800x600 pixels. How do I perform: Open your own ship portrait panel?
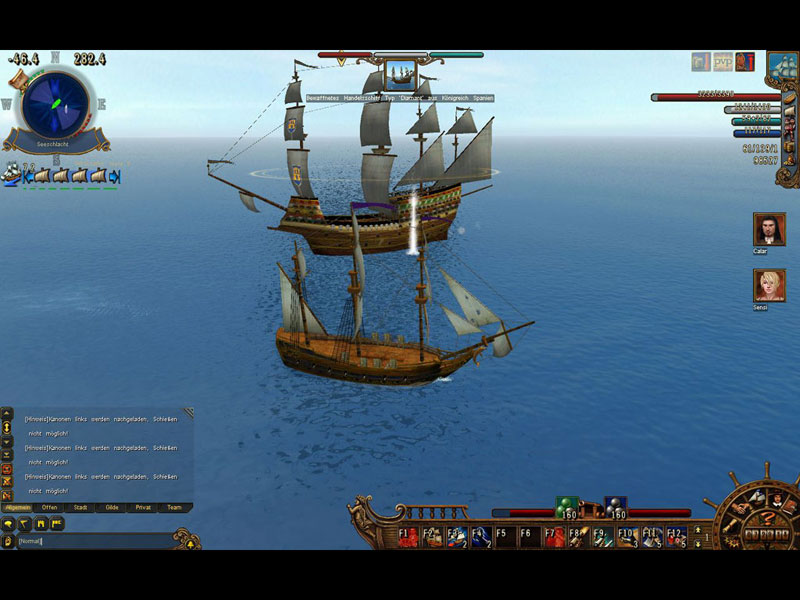tap(781, 68)
